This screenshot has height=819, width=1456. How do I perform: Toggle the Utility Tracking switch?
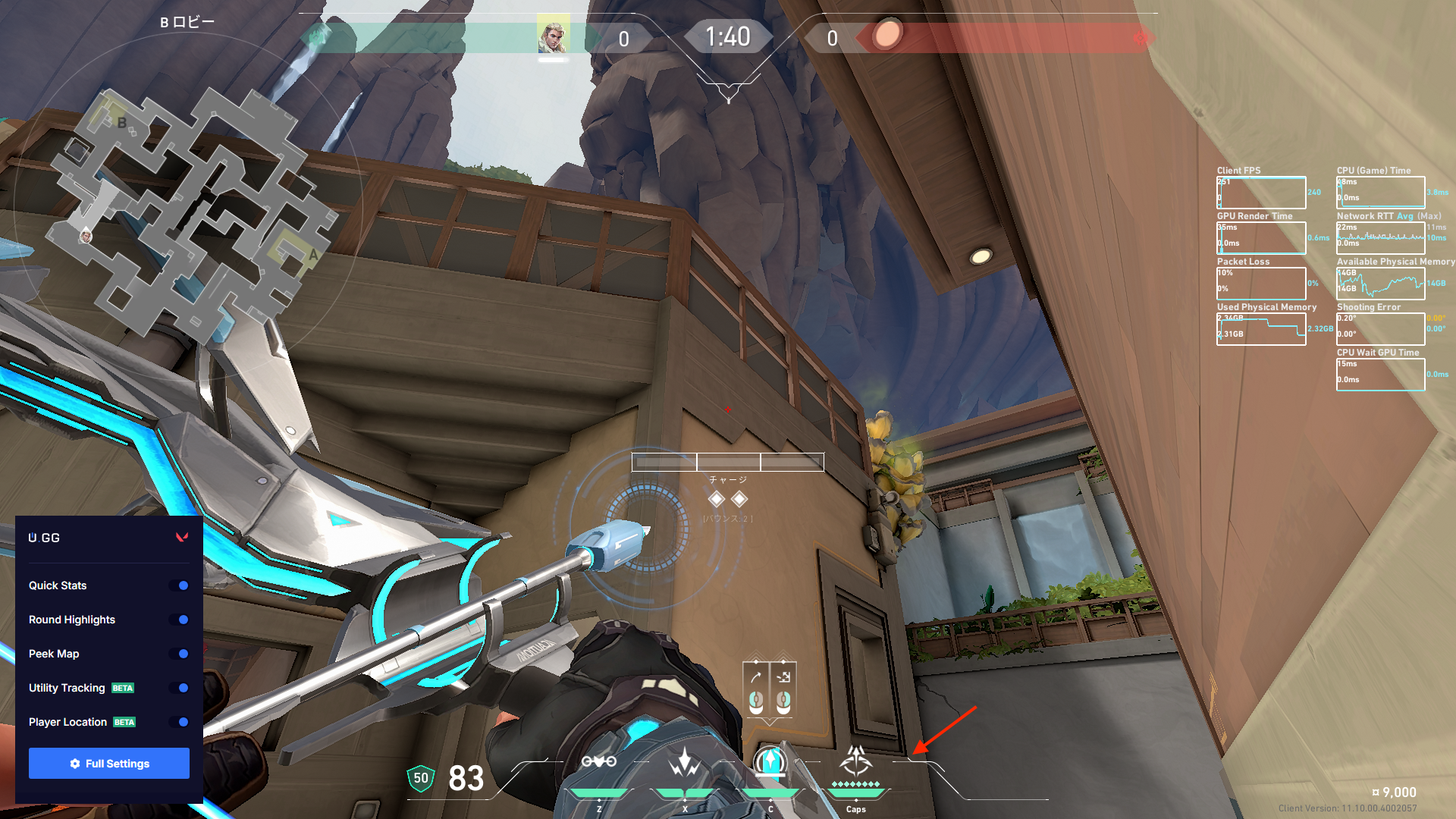point(180,688)
